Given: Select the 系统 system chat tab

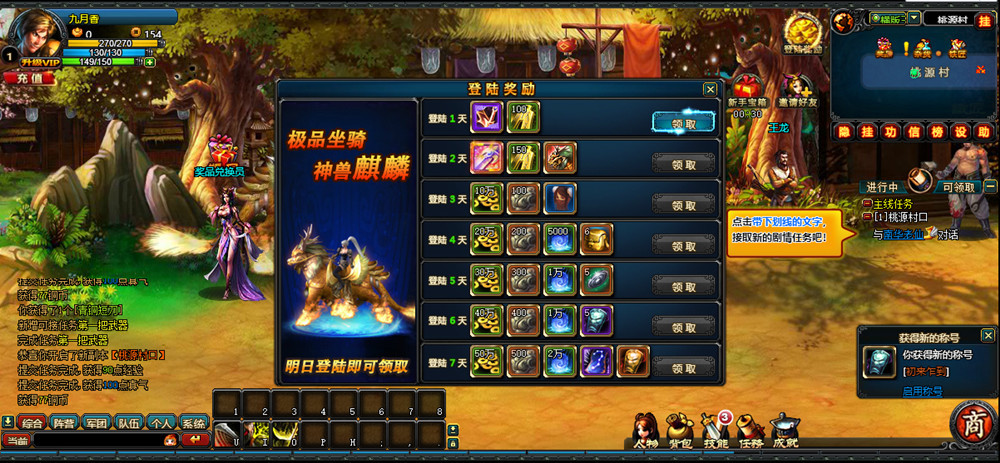Looking at the screenshot, I should (193, 423).
